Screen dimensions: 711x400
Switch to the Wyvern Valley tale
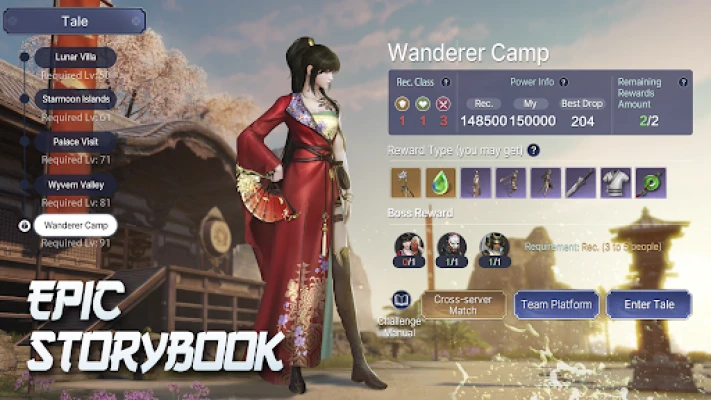point(75,185)
